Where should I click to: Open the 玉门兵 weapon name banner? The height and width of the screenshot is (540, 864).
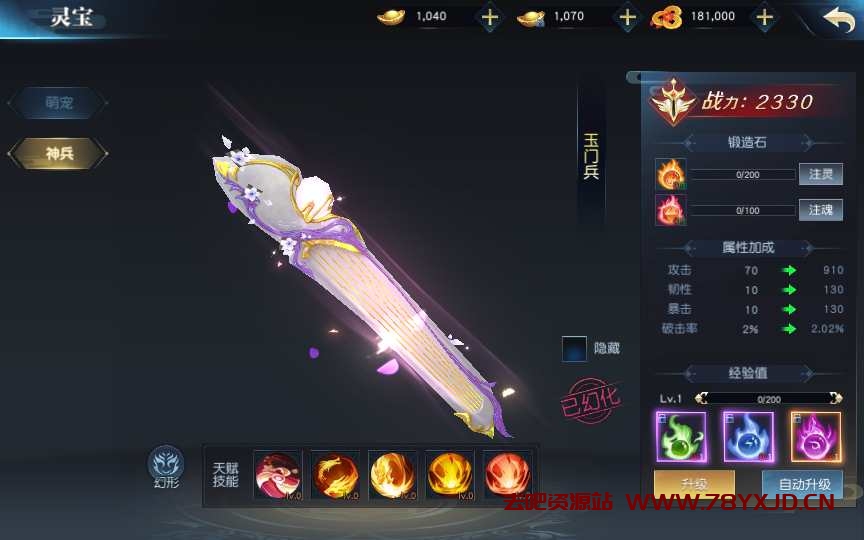[x=591, y=156]
